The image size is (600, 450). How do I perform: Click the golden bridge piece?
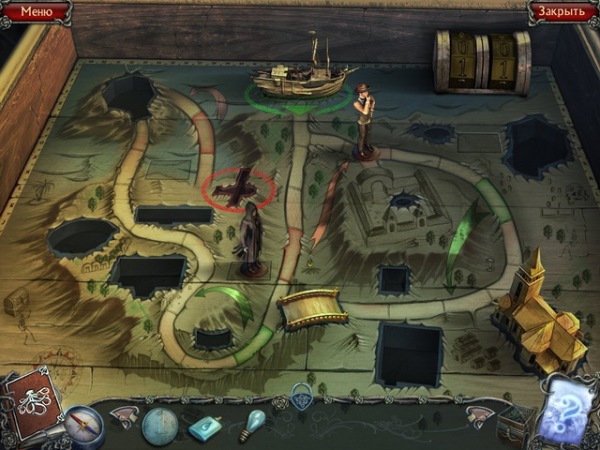312,309
